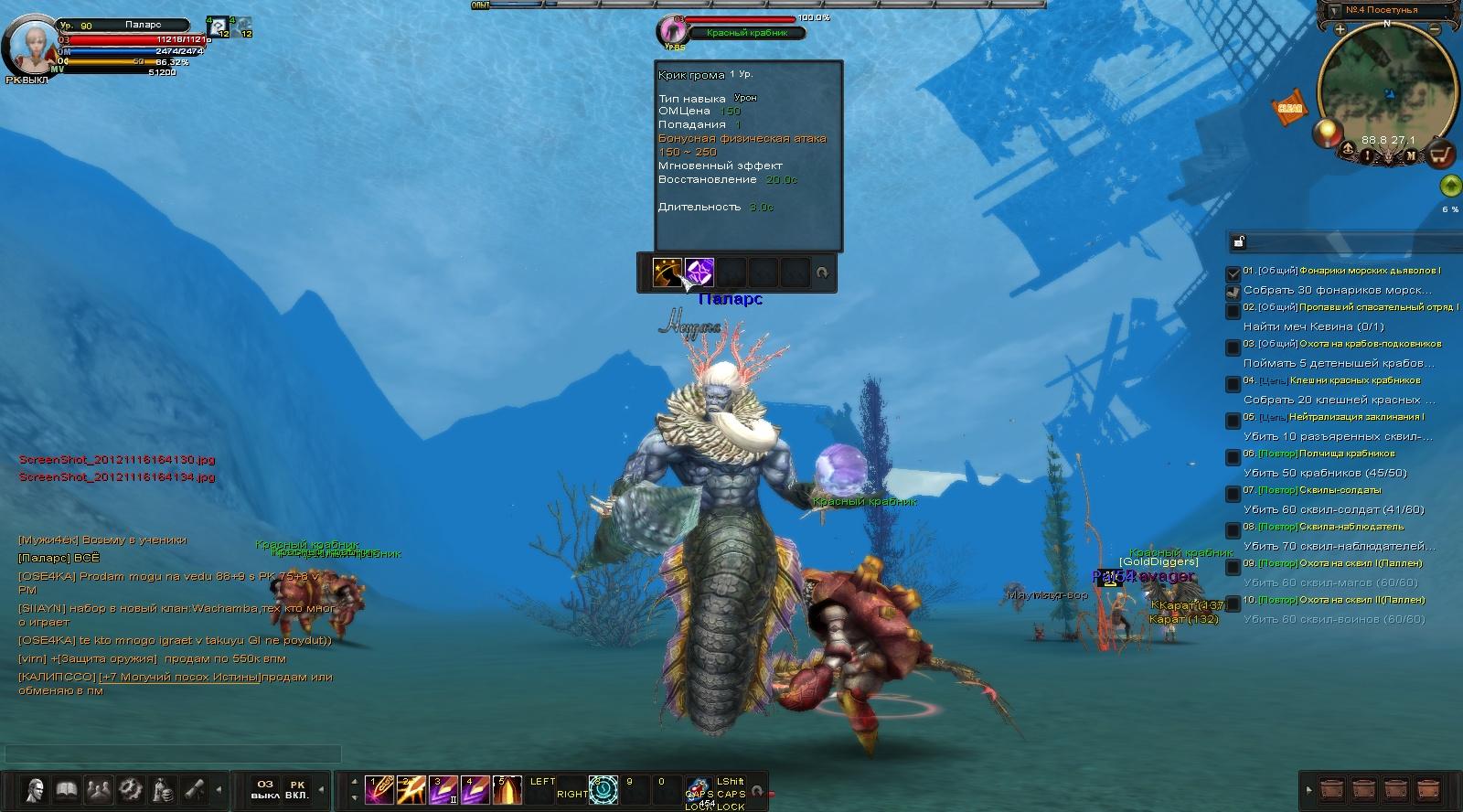1463x812 pixels.
Task: Use the orange slash skill in slot 2
Action: [x=411, y=789]
